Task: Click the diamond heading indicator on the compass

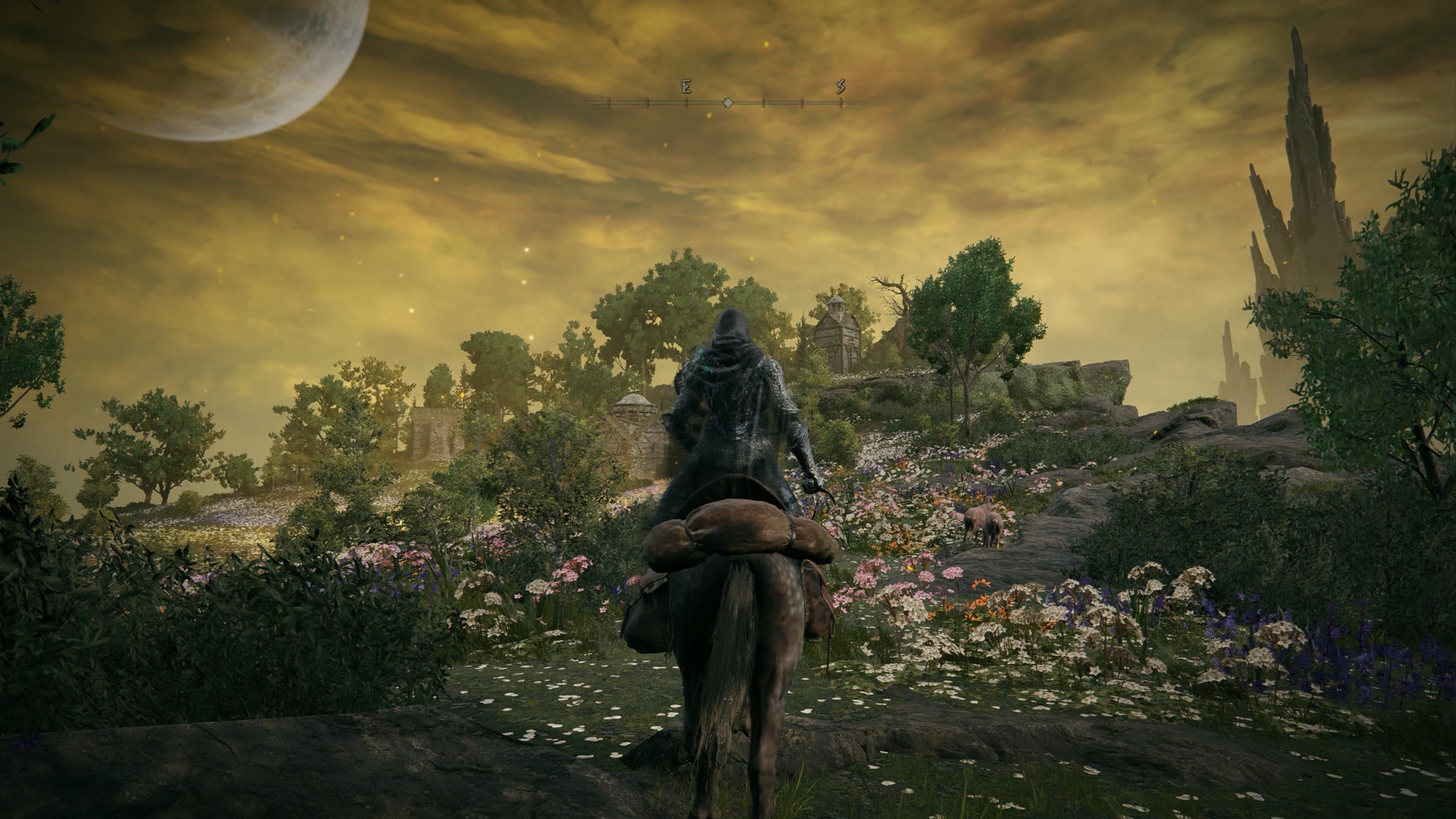Action: (727, 103)
